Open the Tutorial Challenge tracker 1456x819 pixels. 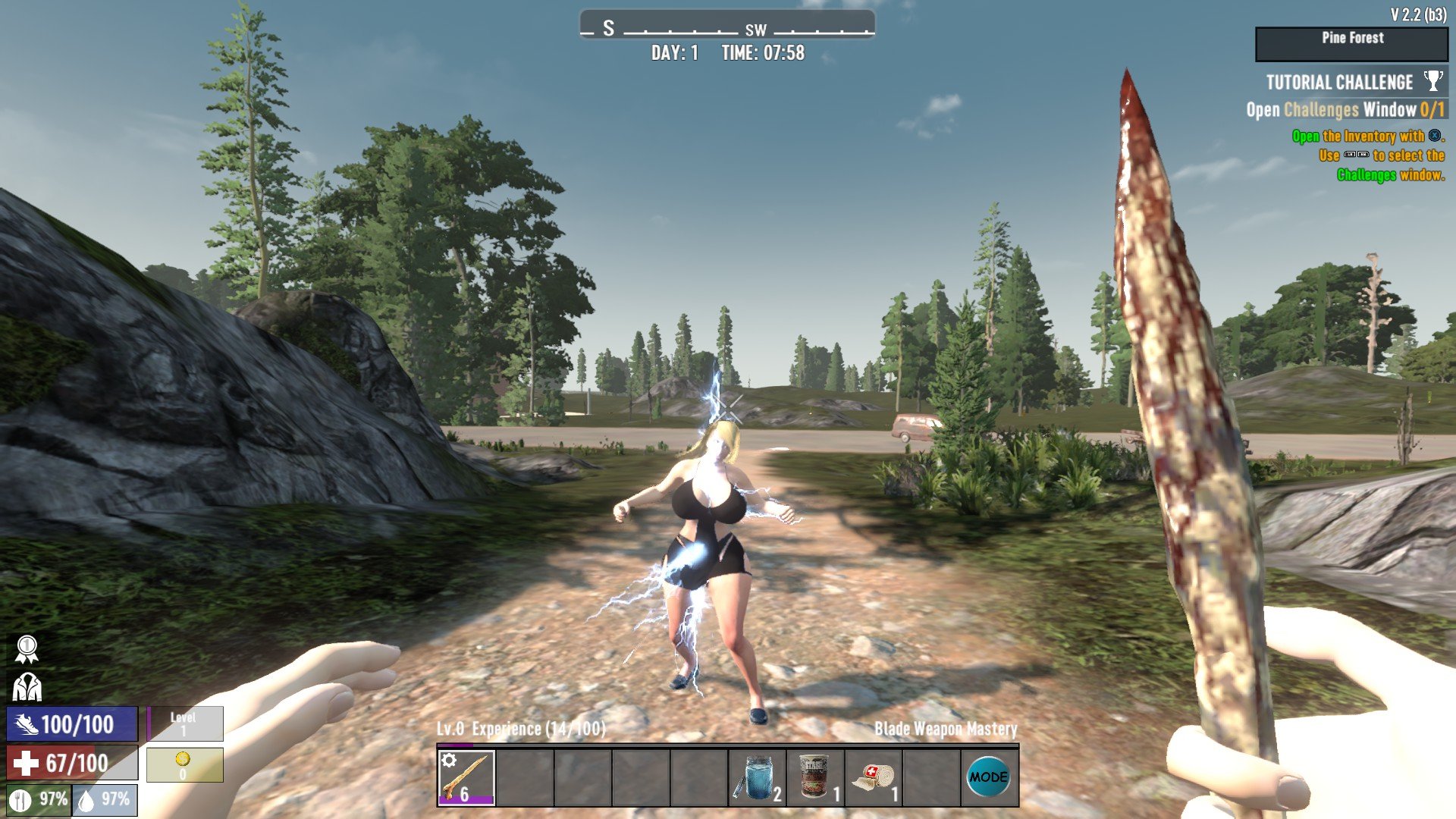(x=1339, y=83)
